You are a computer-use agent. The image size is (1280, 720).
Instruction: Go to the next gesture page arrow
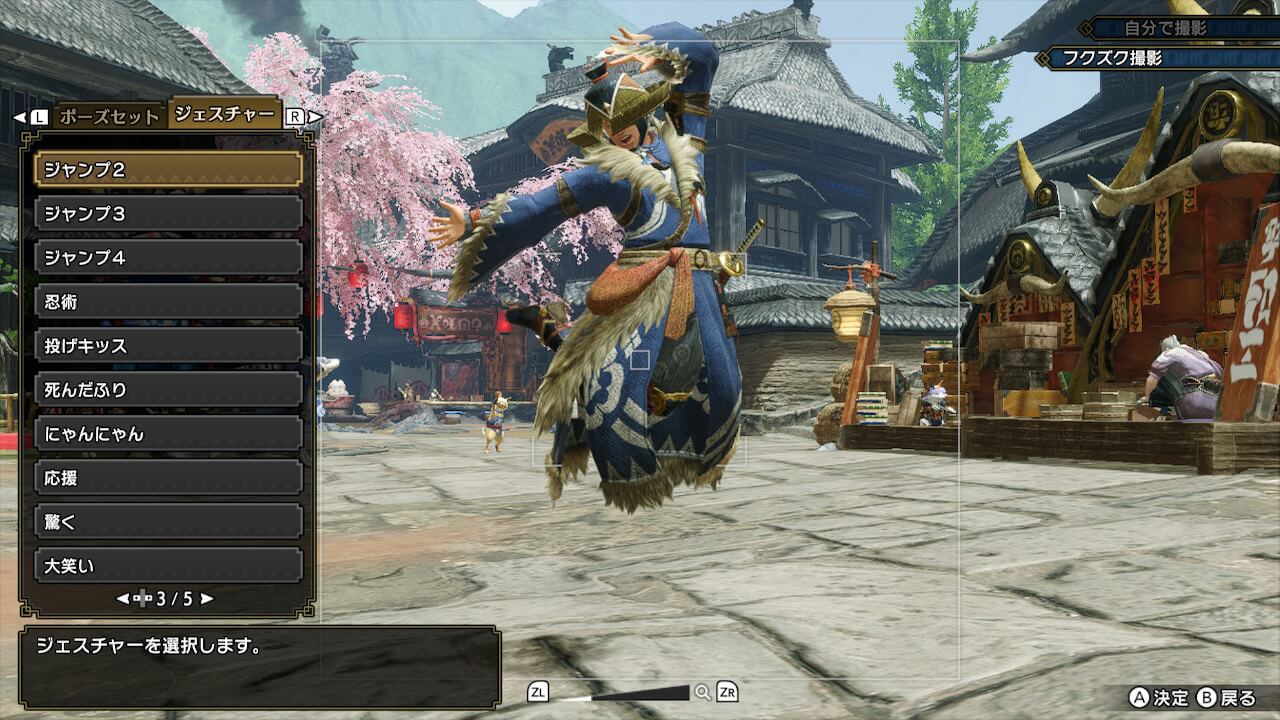pos(207,599)
